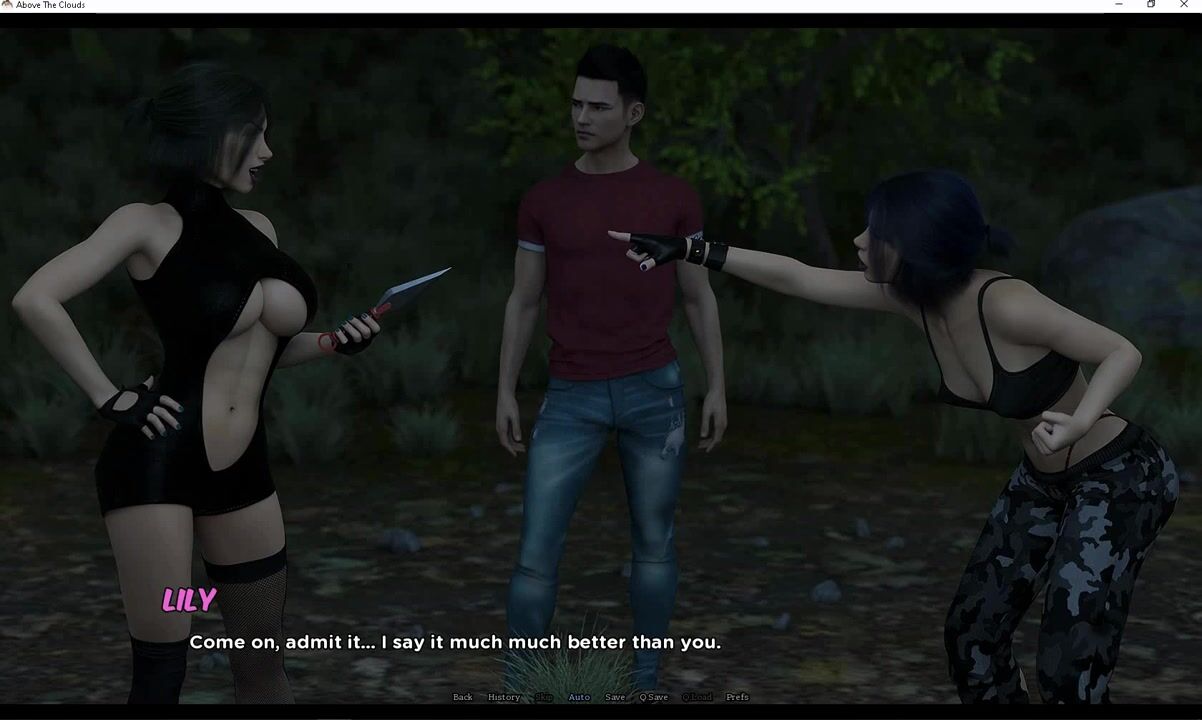Open the Prefs menu
1202x720 pixels.
click(x=737, y=697)
